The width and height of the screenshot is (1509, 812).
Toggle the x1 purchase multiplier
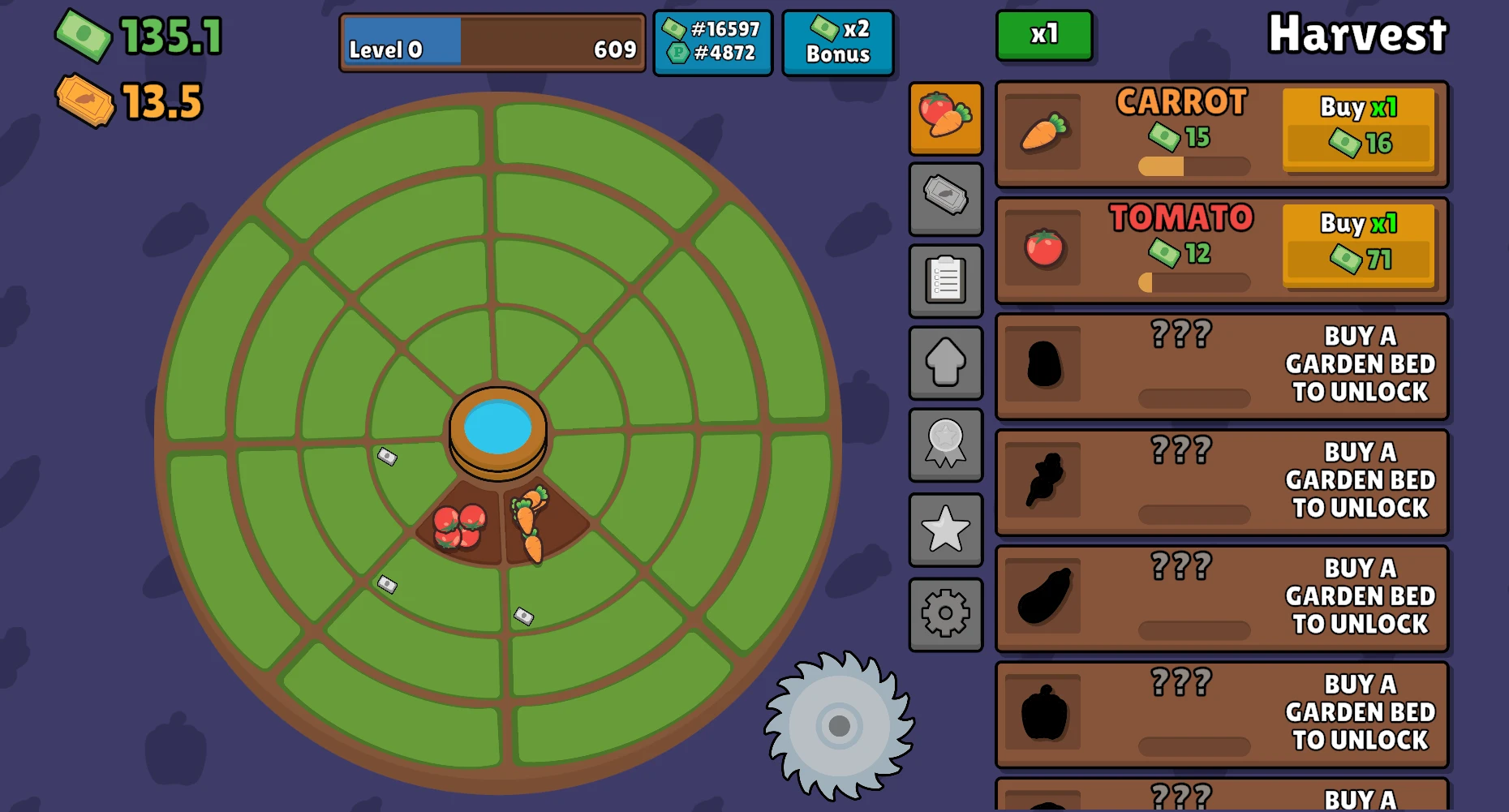(1045, 37)
